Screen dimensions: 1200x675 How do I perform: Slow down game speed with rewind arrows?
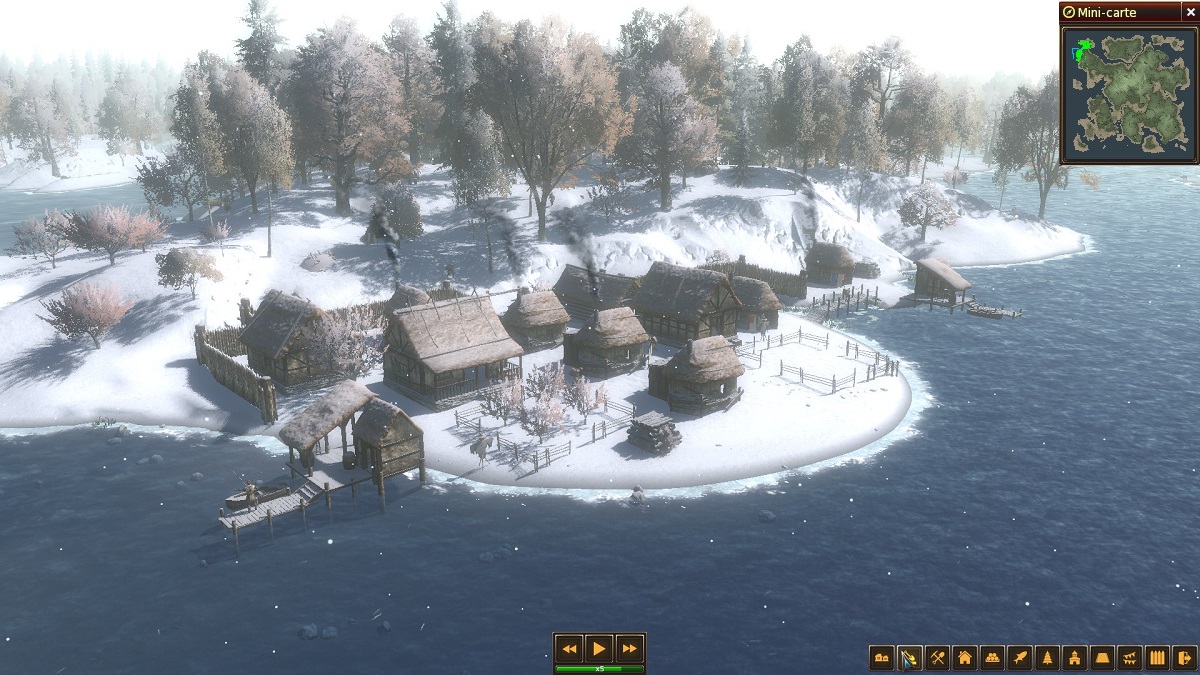pos(569,647)
